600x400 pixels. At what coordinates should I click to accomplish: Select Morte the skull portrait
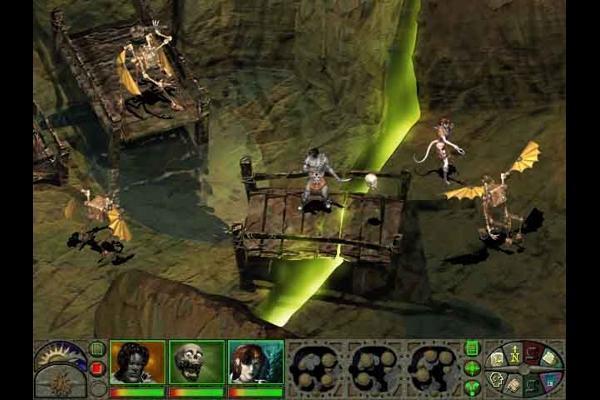196,362
